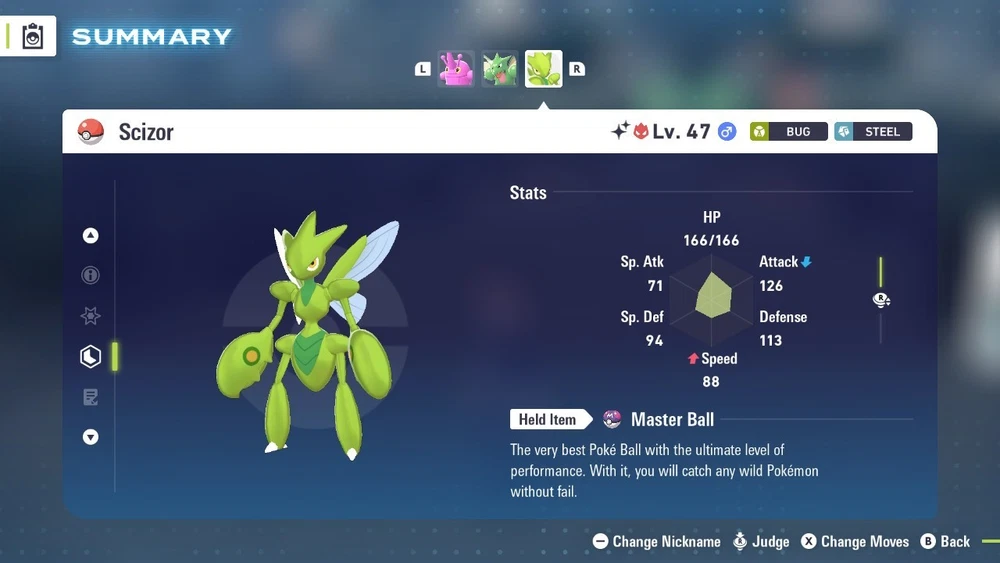Viewport: 1000px width, 563px height.
Task: Switch to the green Tyranitar party thumbnail
Action: click(x=500, y=69)
